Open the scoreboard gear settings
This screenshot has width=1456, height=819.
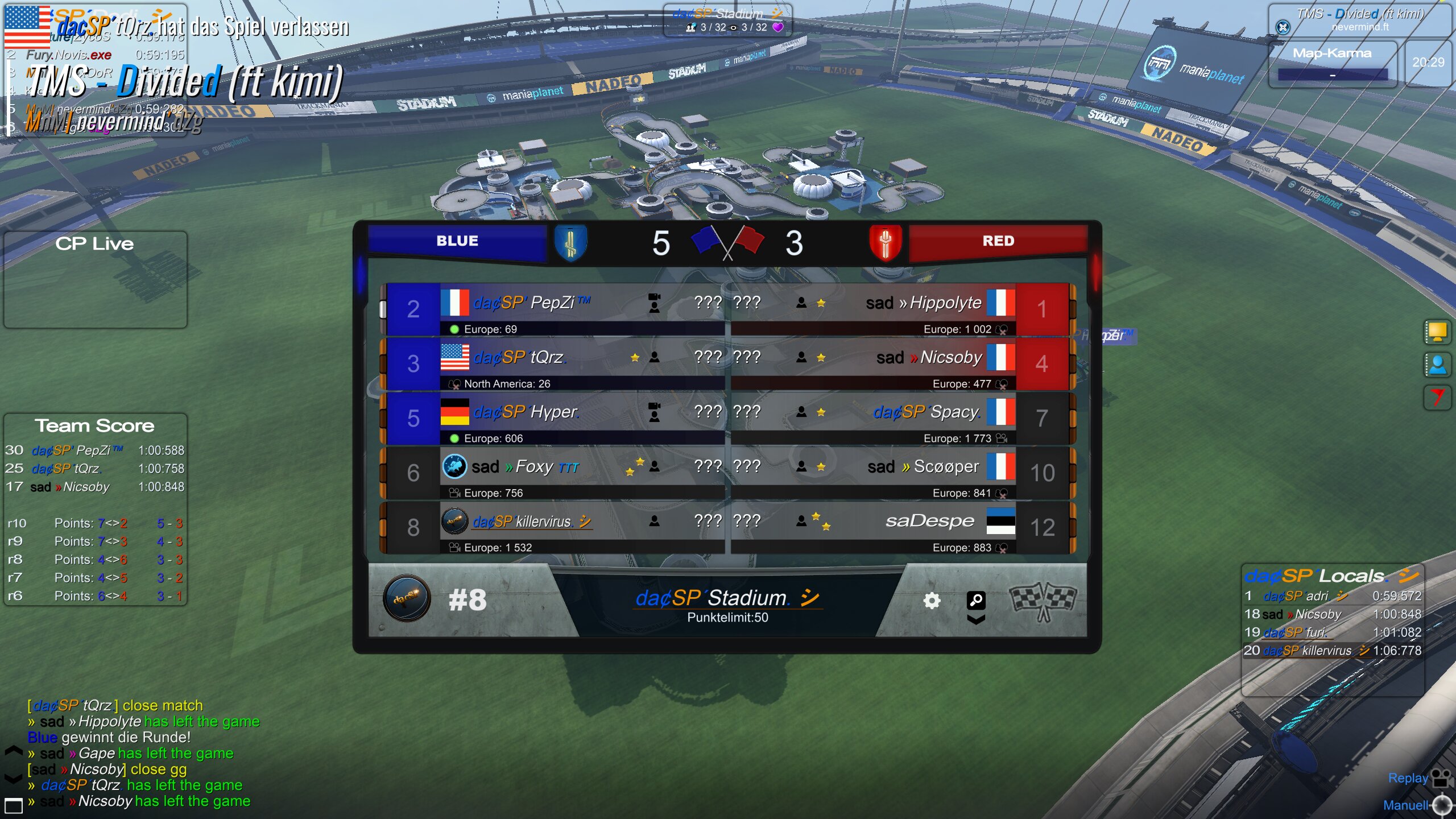point(932,601)
